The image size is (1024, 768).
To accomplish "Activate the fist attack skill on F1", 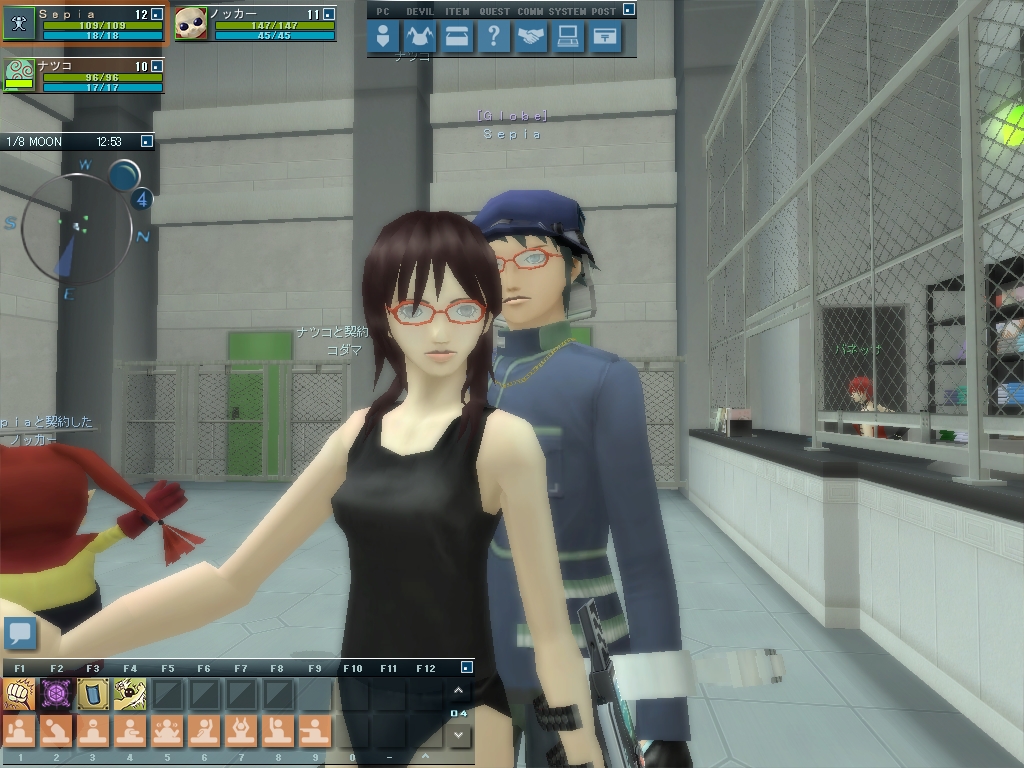I will tap(19, 693).
